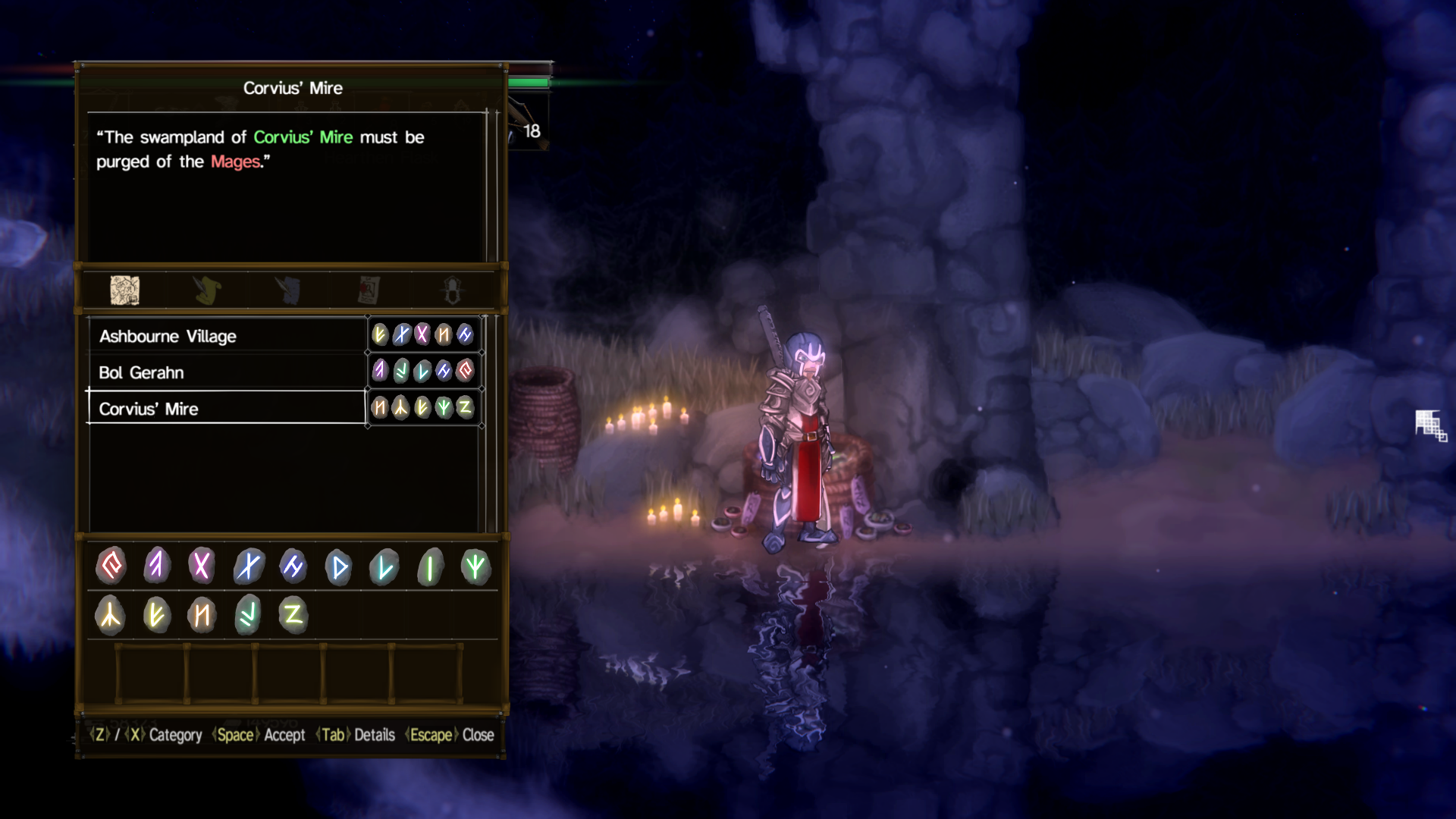Select the green trident rune stone
This screenshot has height=819, width=1456.
(475, 566)
